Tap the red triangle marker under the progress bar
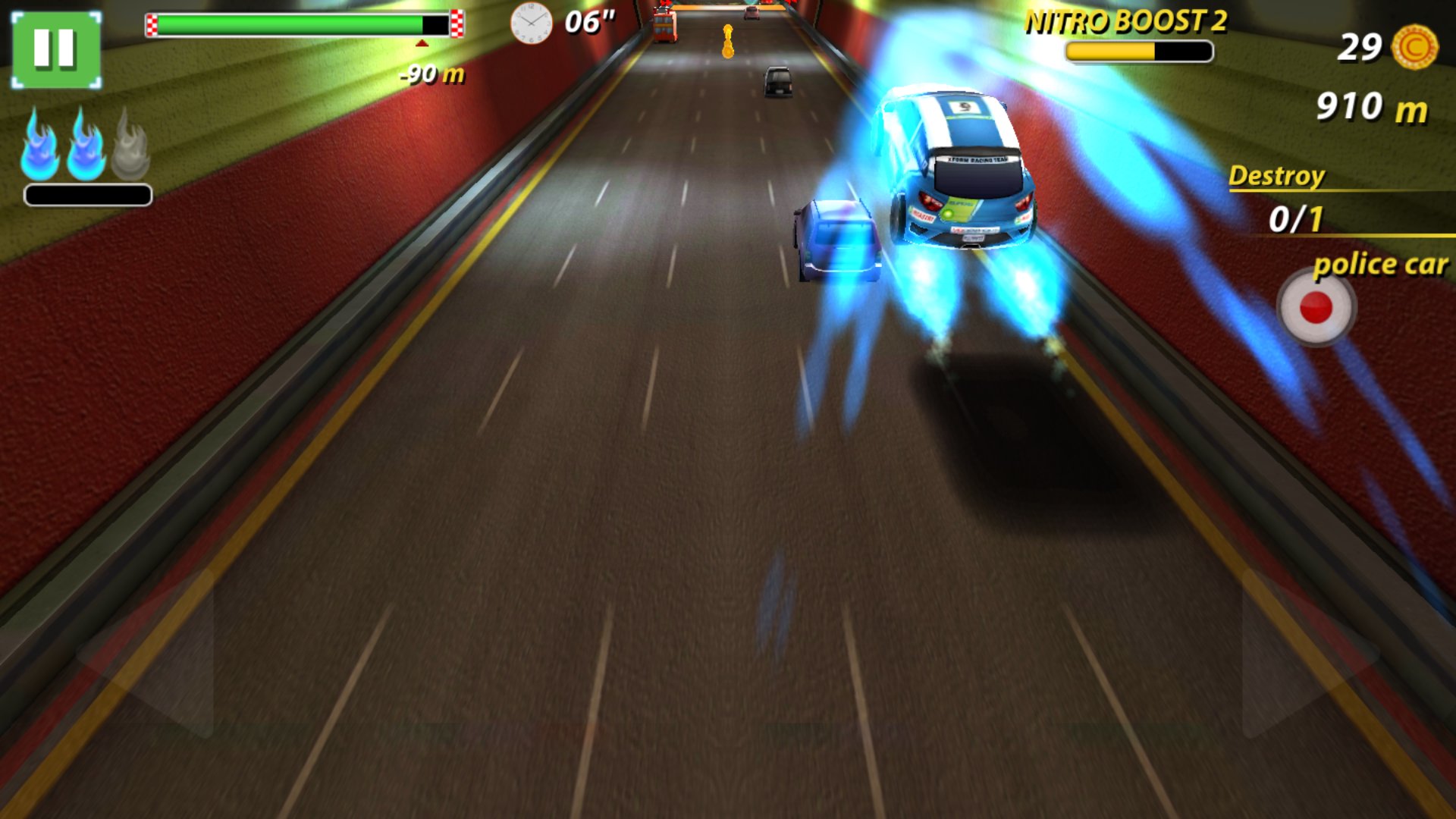Image resolution: width=1456 pixels, height=819 pixels. 420,43
